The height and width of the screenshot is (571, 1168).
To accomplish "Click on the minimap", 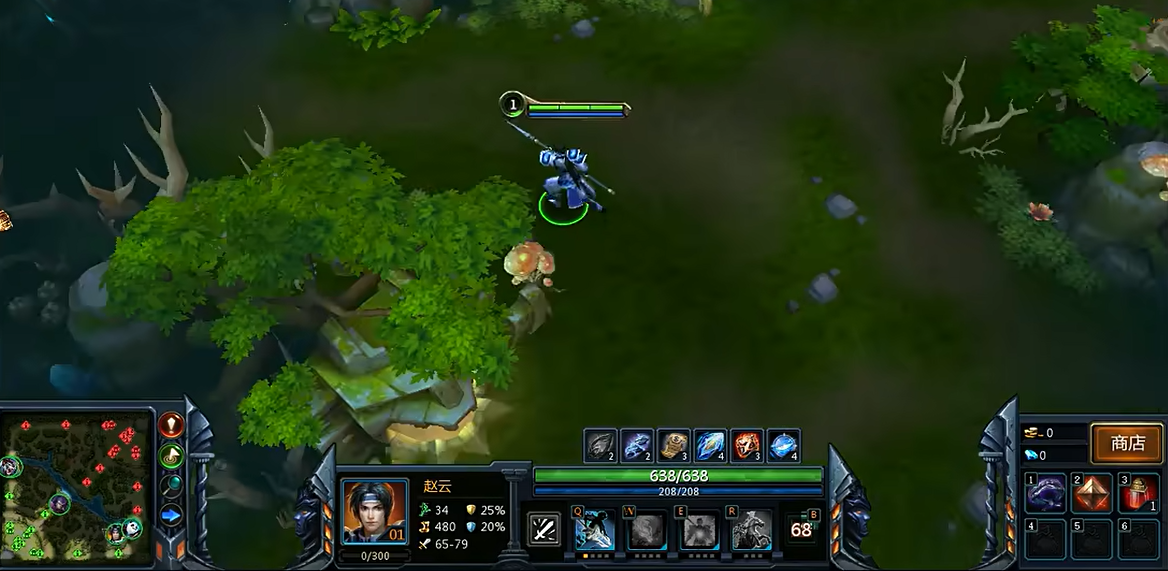I will coord(75,486).
